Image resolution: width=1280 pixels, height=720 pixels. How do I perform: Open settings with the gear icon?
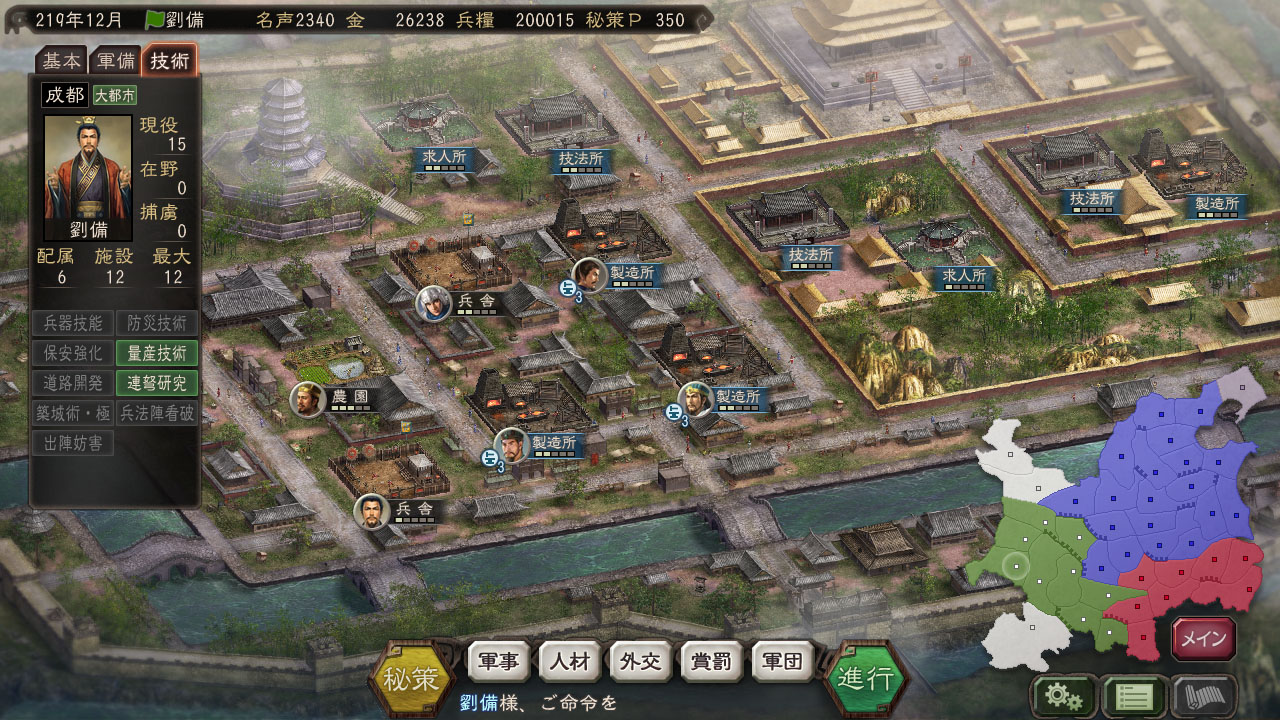(1063, 696)
